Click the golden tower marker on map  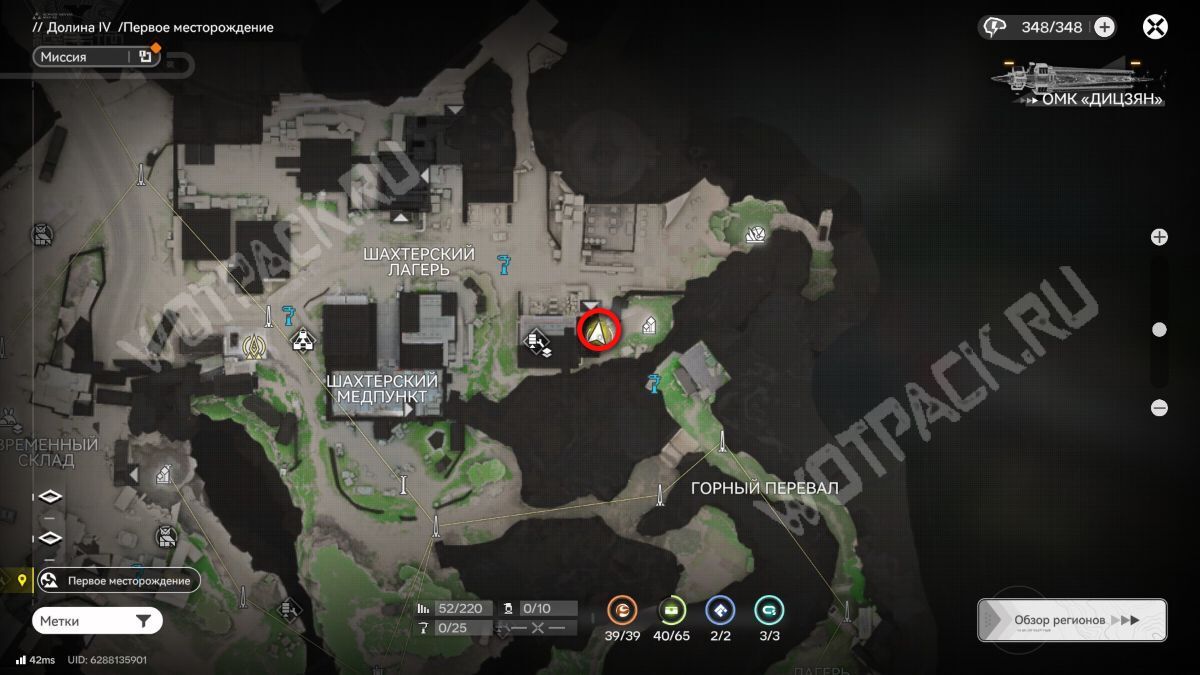point(254,345)
